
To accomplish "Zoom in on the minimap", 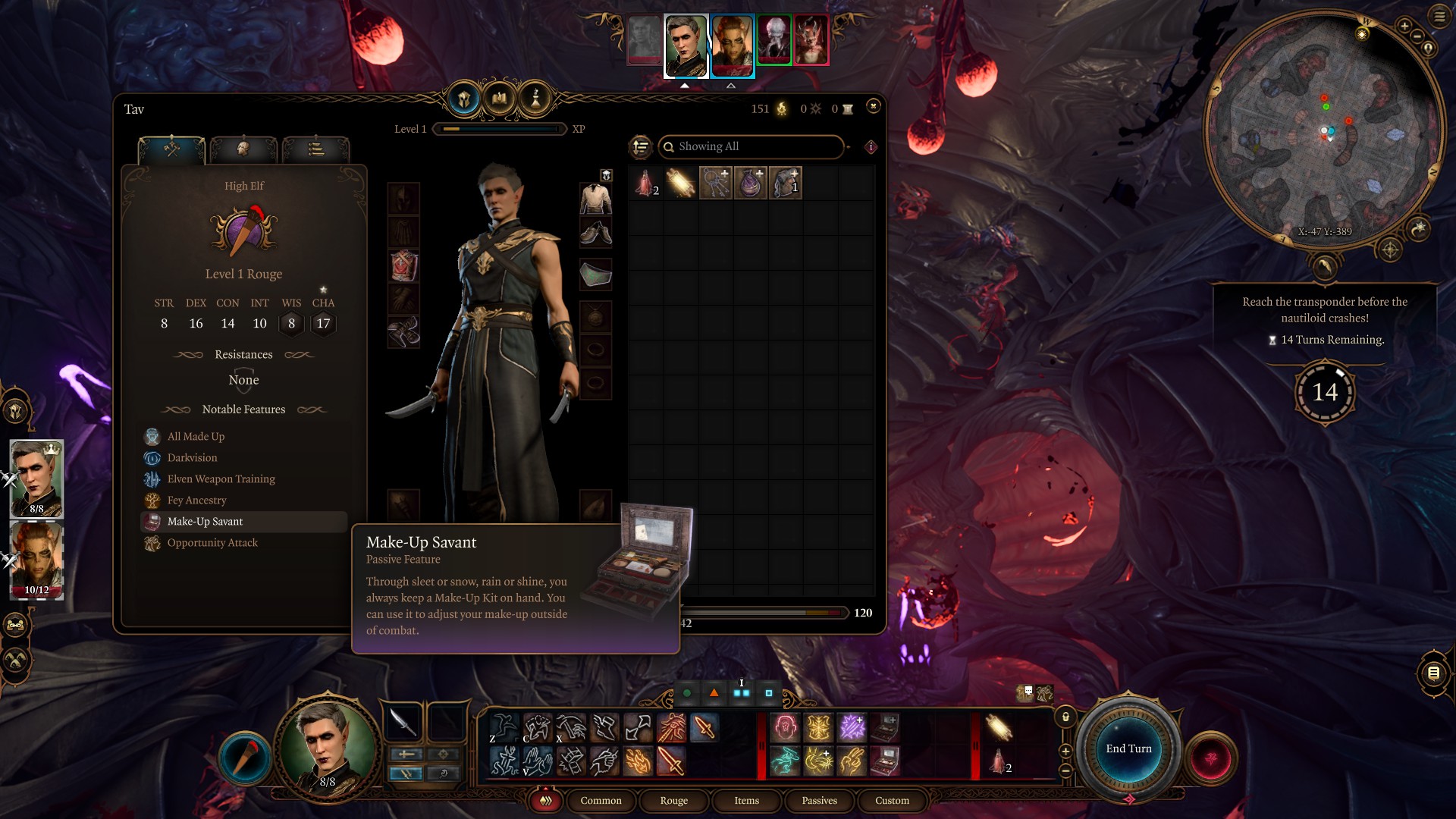I will click(x=1404, y=27).
